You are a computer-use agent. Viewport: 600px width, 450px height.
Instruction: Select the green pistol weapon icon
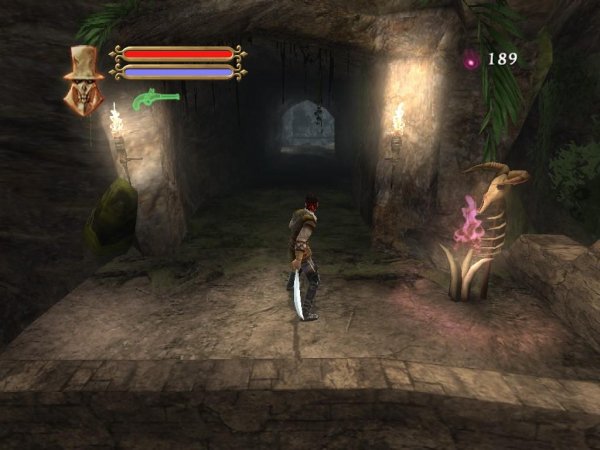[x=156, y=99]
